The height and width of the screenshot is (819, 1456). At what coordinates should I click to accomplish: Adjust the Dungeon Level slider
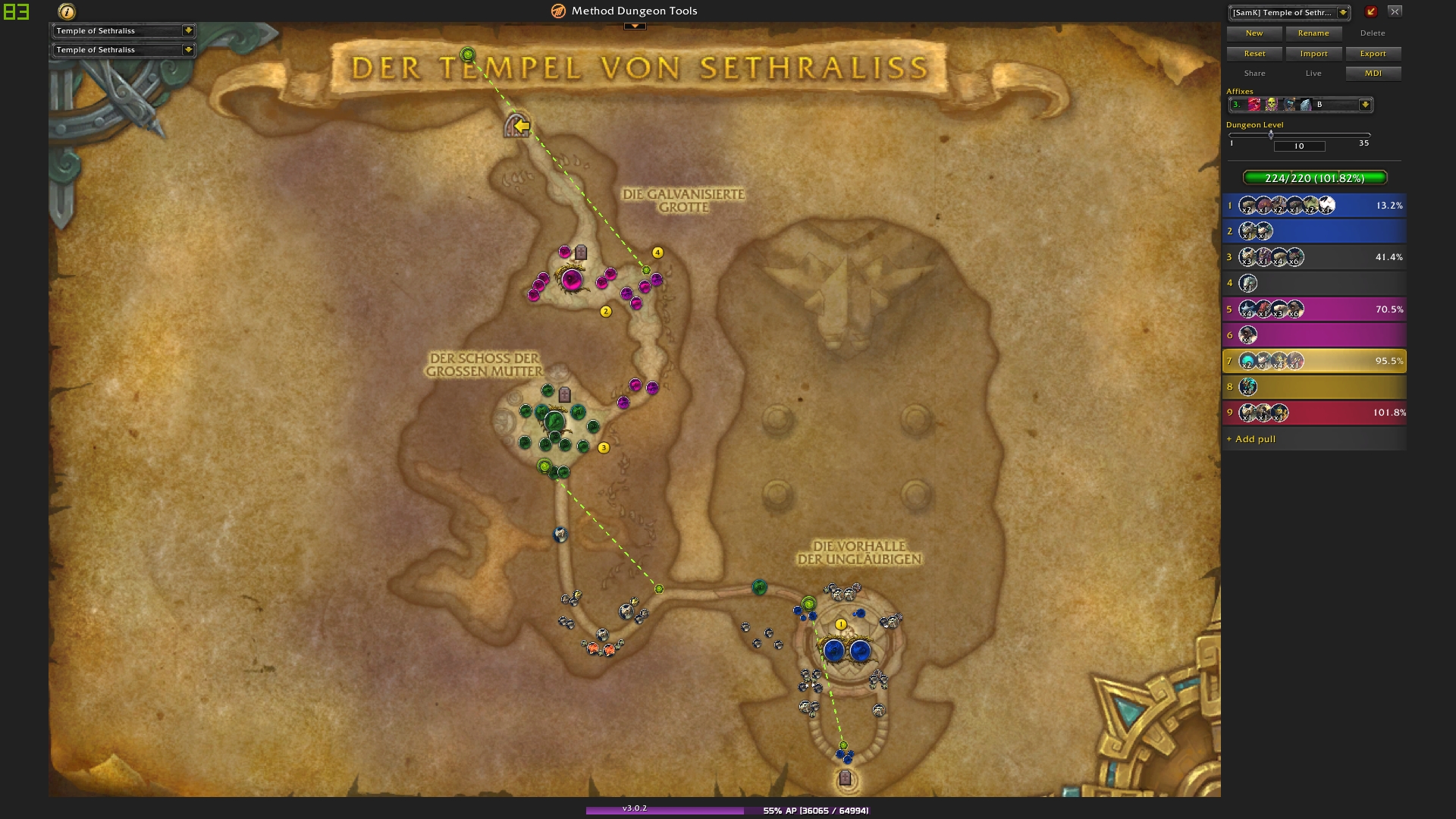point(1271,135)
